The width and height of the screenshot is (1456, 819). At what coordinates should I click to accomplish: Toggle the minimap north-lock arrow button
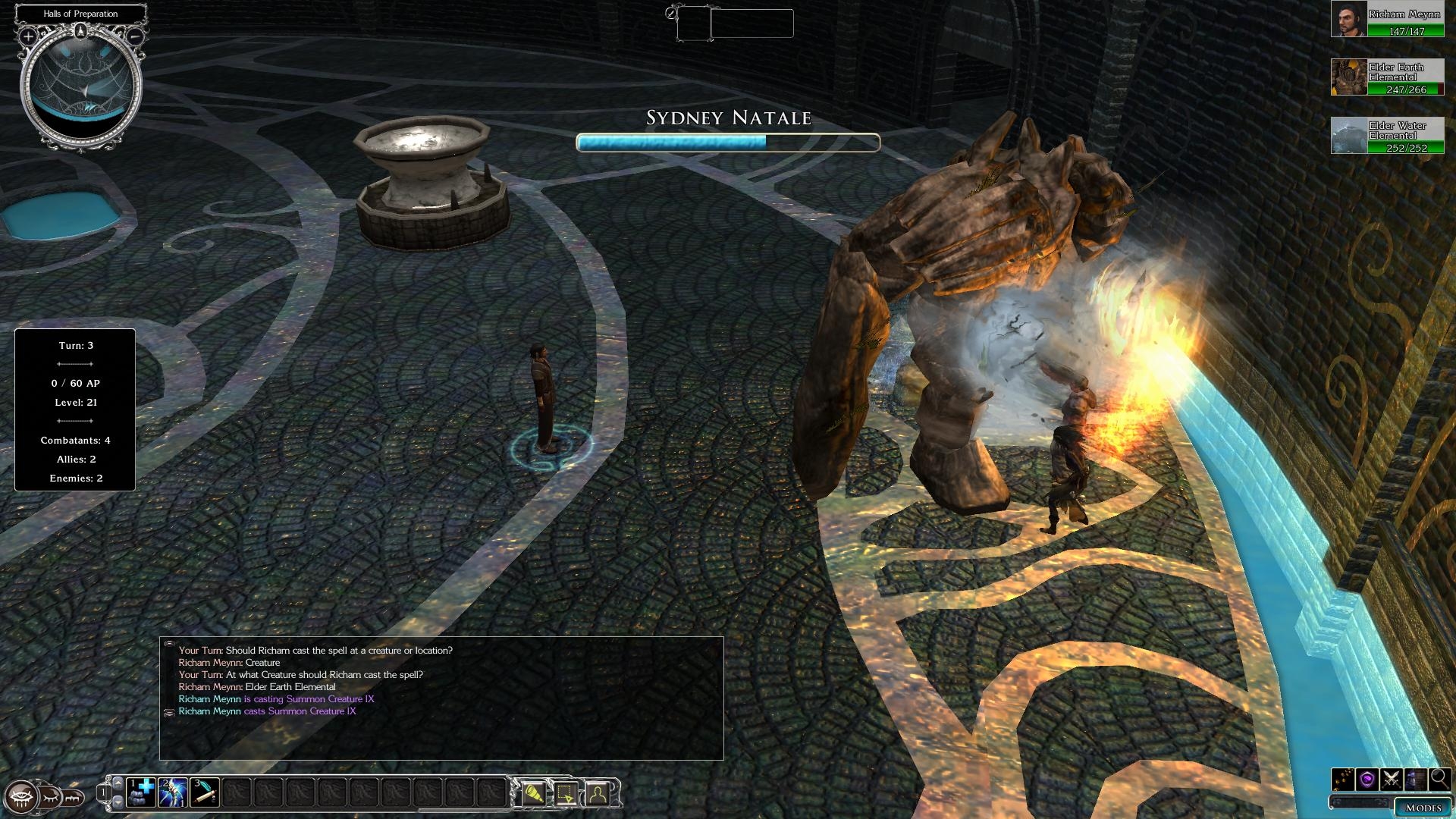point(80,31)
